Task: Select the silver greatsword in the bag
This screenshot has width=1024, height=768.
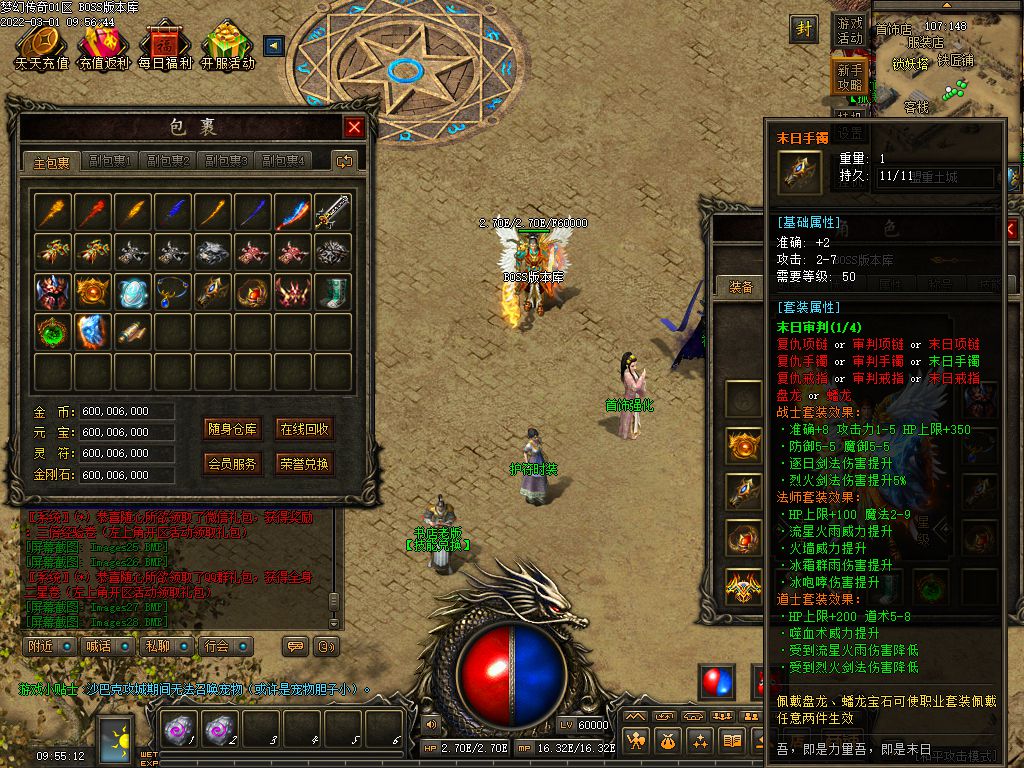Action: click(332, 211)
